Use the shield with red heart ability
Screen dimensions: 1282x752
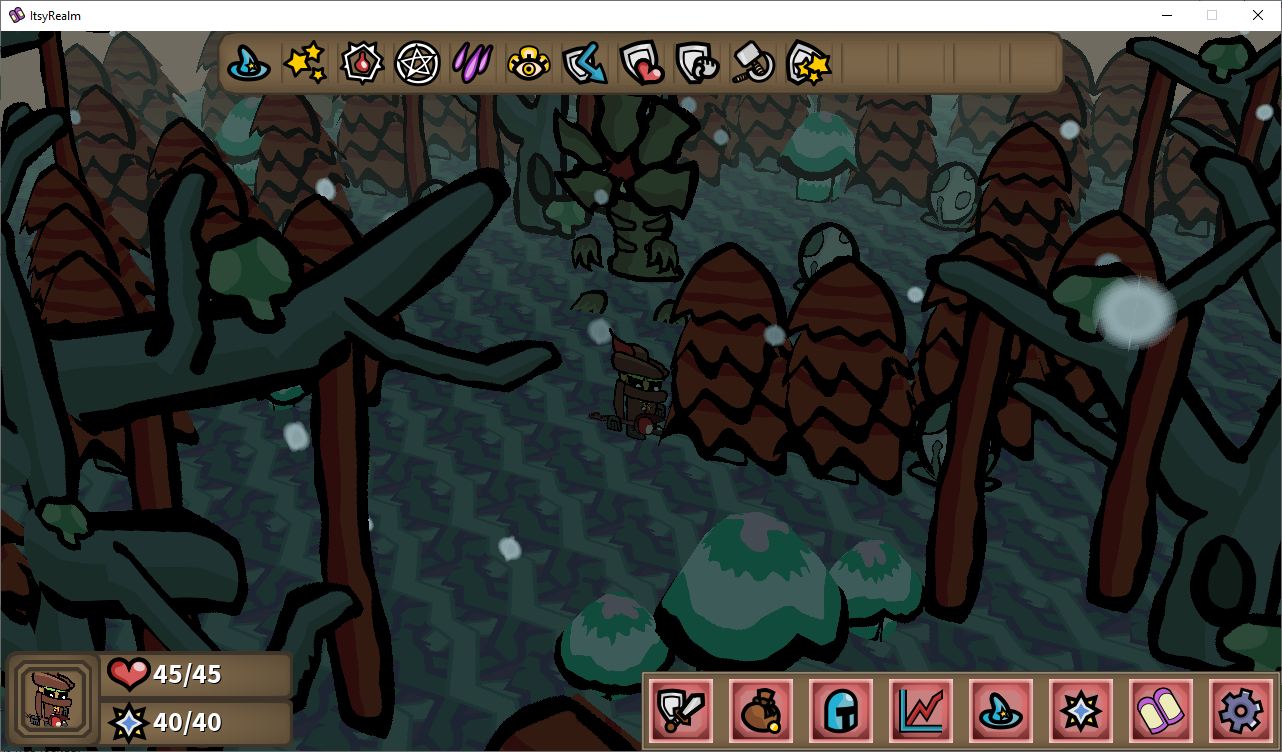(x=640, y=63)
